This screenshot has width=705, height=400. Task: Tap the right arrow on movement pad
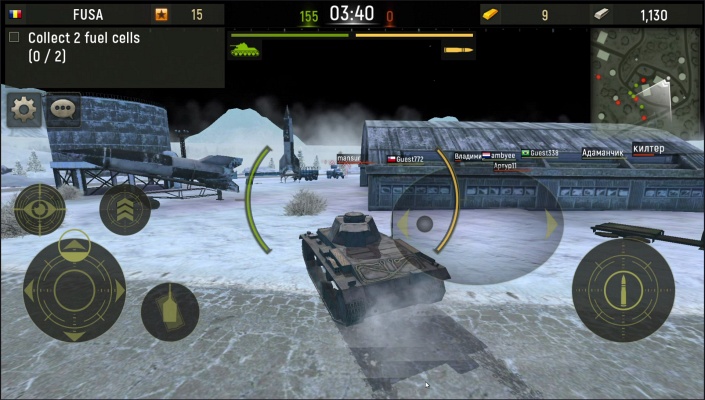(120, 290)
